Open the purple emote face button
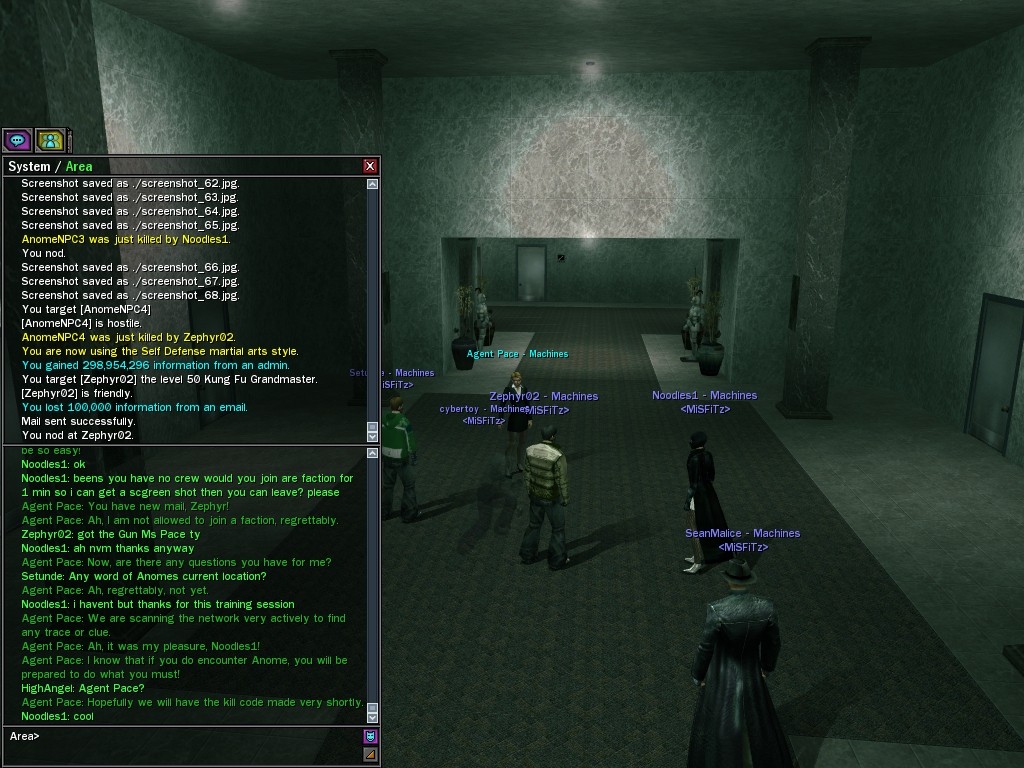This screenshot has width=1024, height=768. tap(370, 737)
